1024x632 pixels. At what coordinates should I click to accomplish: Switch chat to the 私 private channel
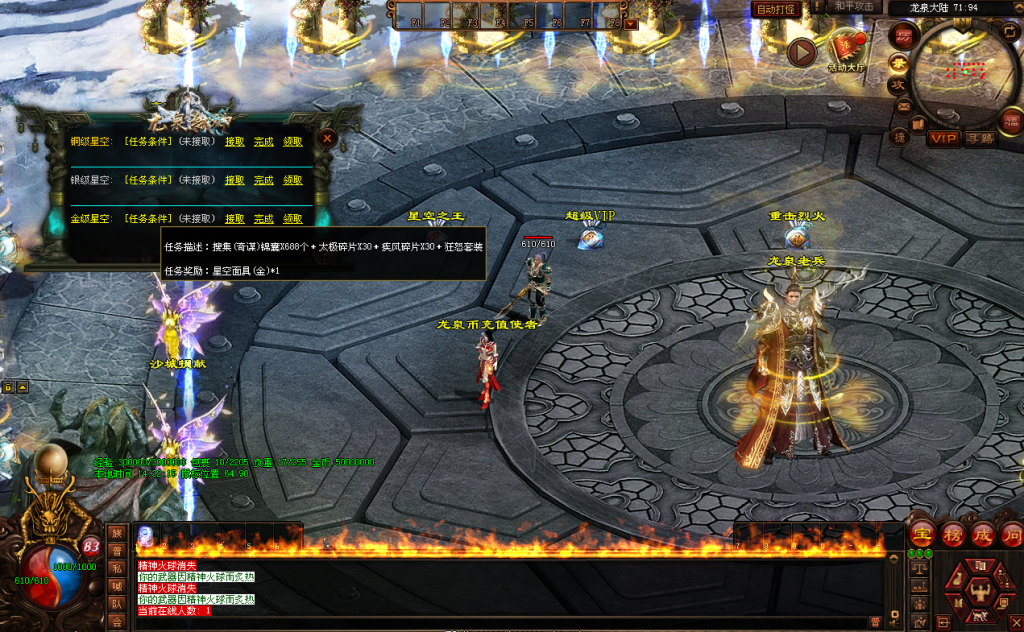point(118,569)
